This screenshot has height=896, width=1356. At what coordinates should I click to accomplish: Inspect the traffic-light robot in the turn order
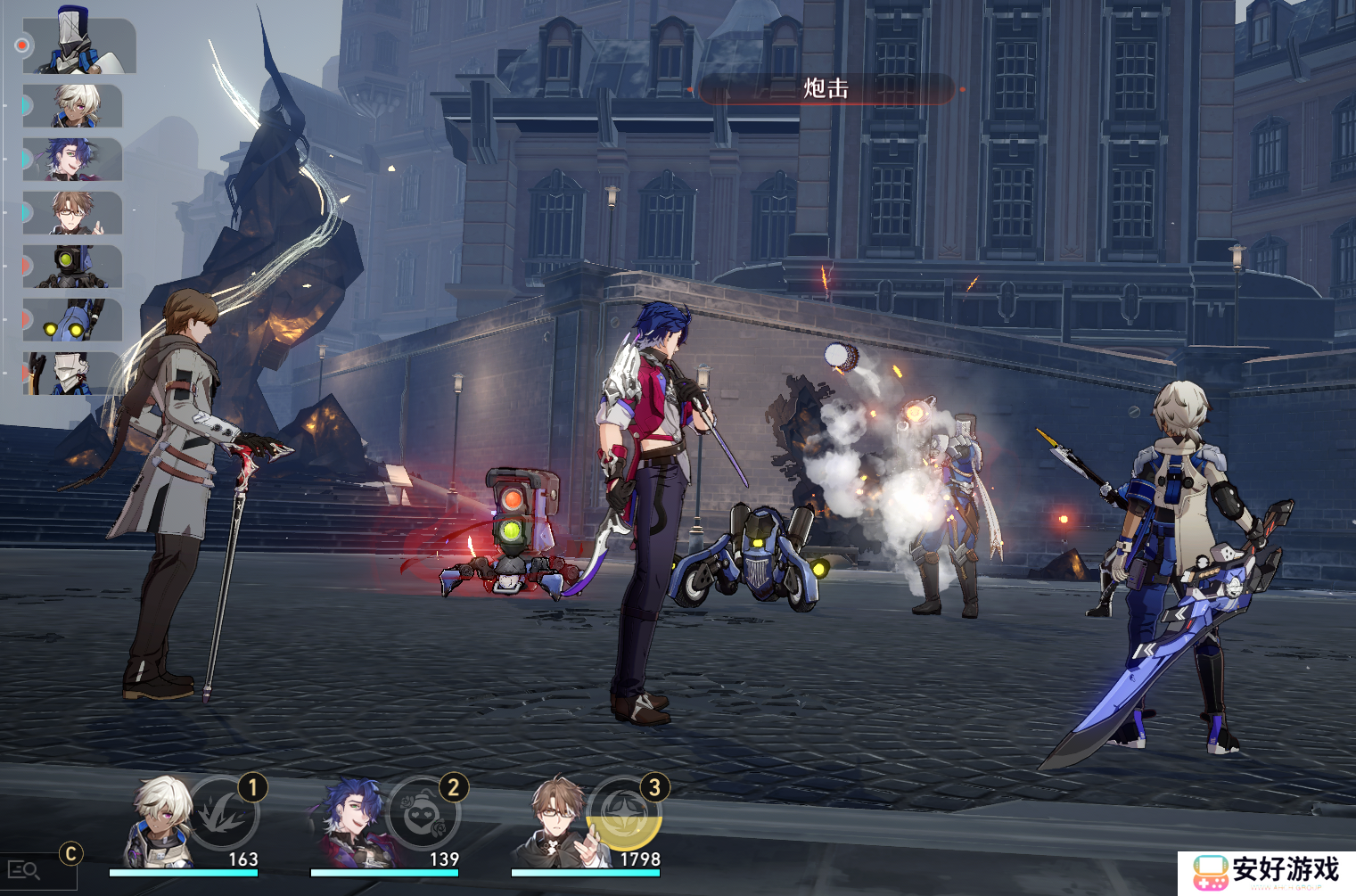click(x=73, y=267)
